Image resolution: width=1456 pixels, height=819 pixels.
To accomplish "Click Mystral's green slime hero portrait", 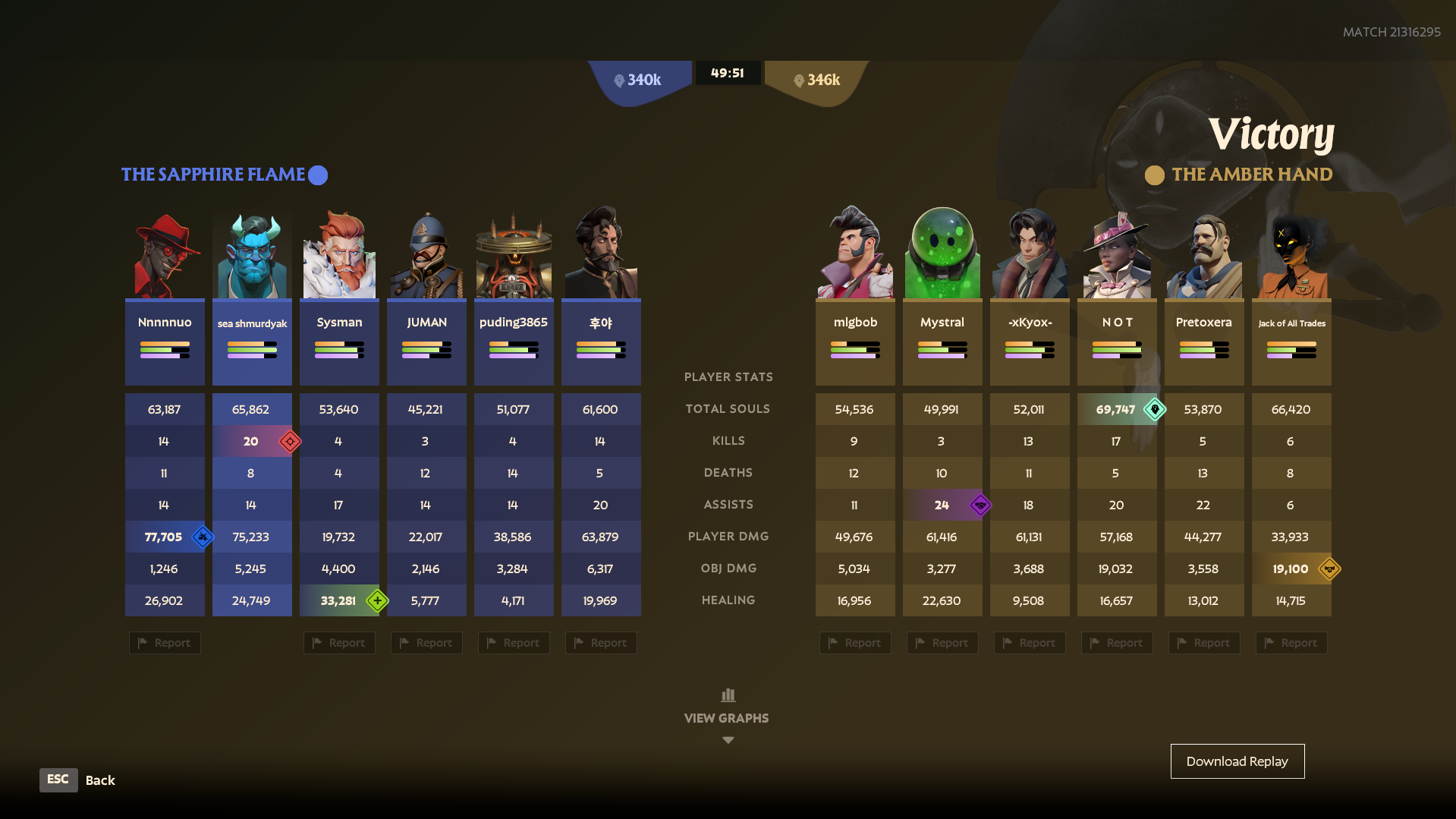I will [942, 255].
